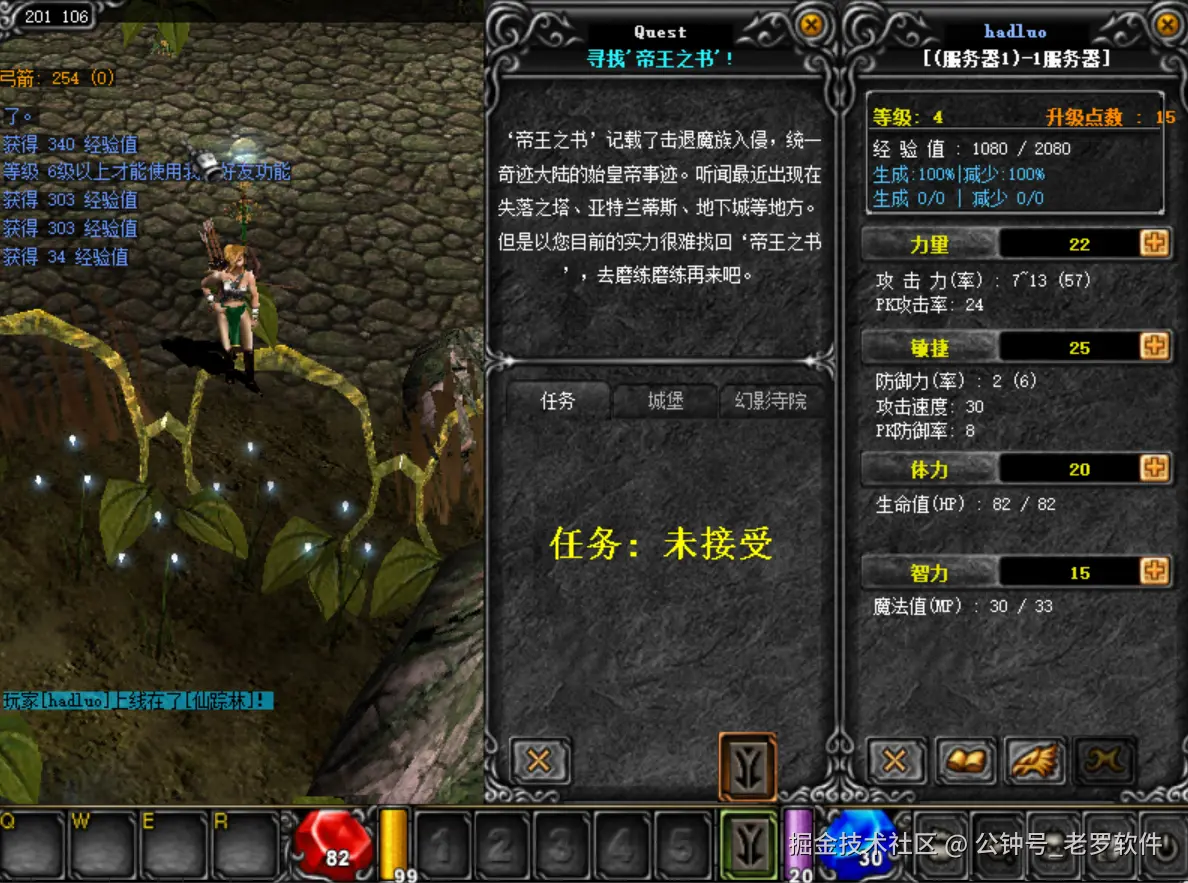
Task: Raise 智力 (Energy) with the plus button
Action: 1154,571
